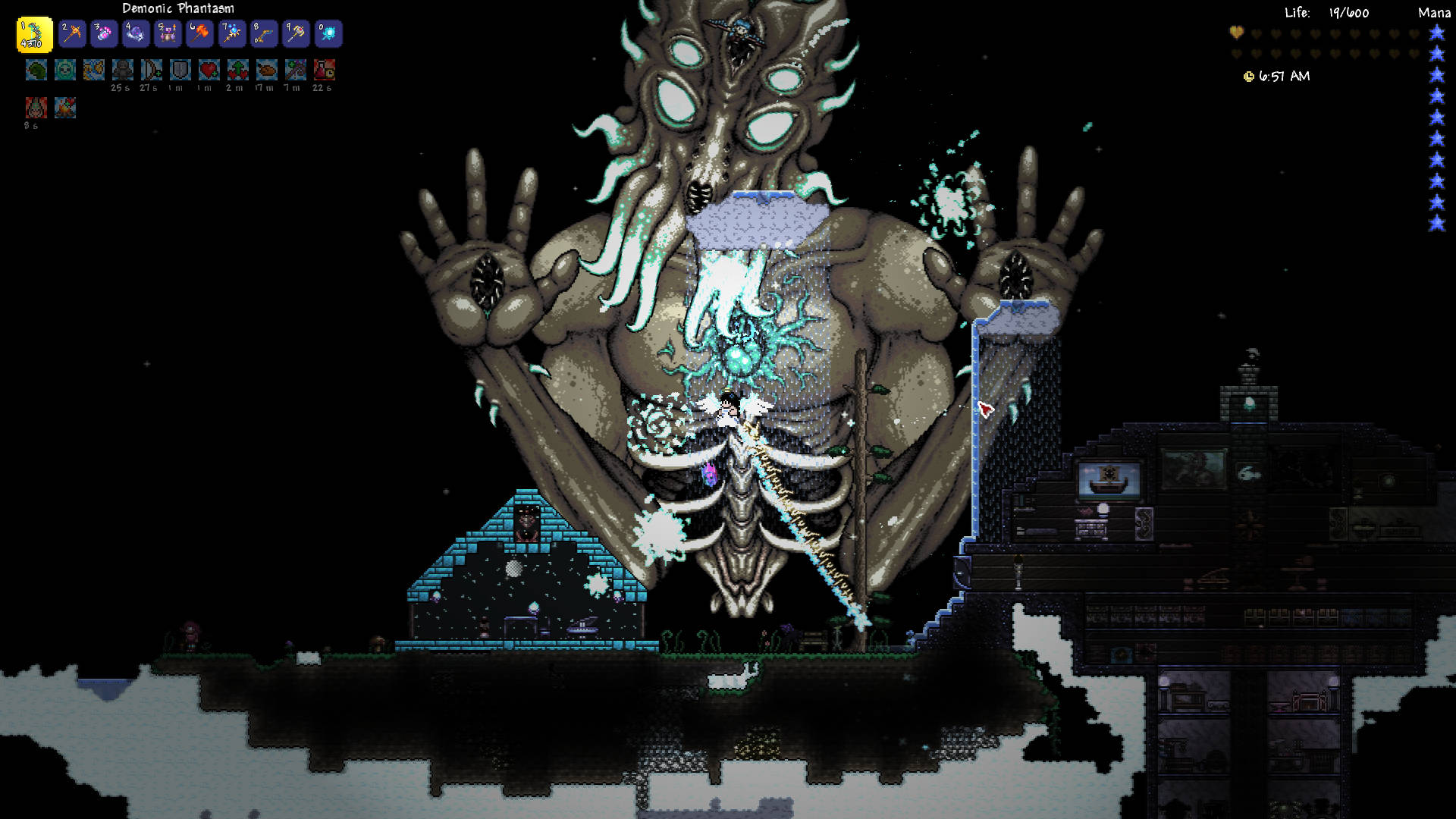Choose the pink-white shell item in slot 3

point(104,34)
